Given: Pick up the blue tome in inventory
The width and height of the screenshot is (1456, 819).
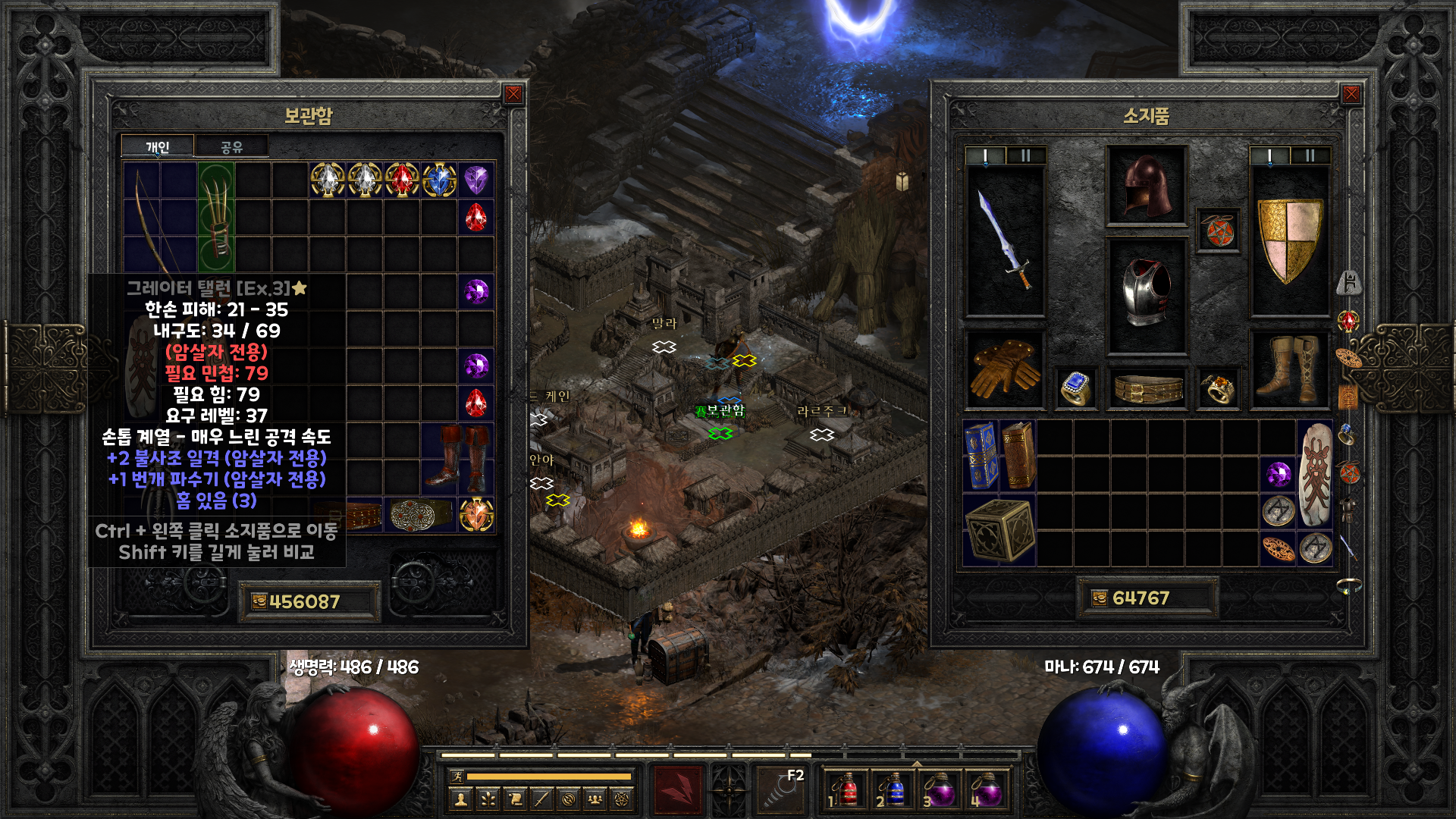Looking at the screenshot, I should (980, 454).
